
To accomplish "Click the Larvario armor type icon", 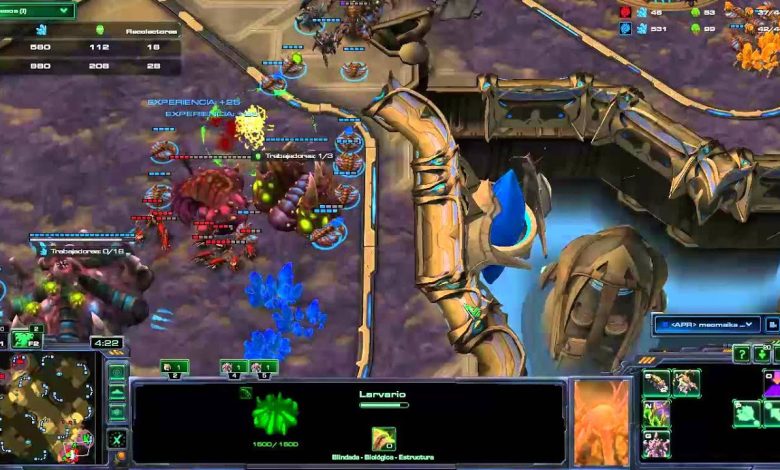I will [x=383, y=438].
